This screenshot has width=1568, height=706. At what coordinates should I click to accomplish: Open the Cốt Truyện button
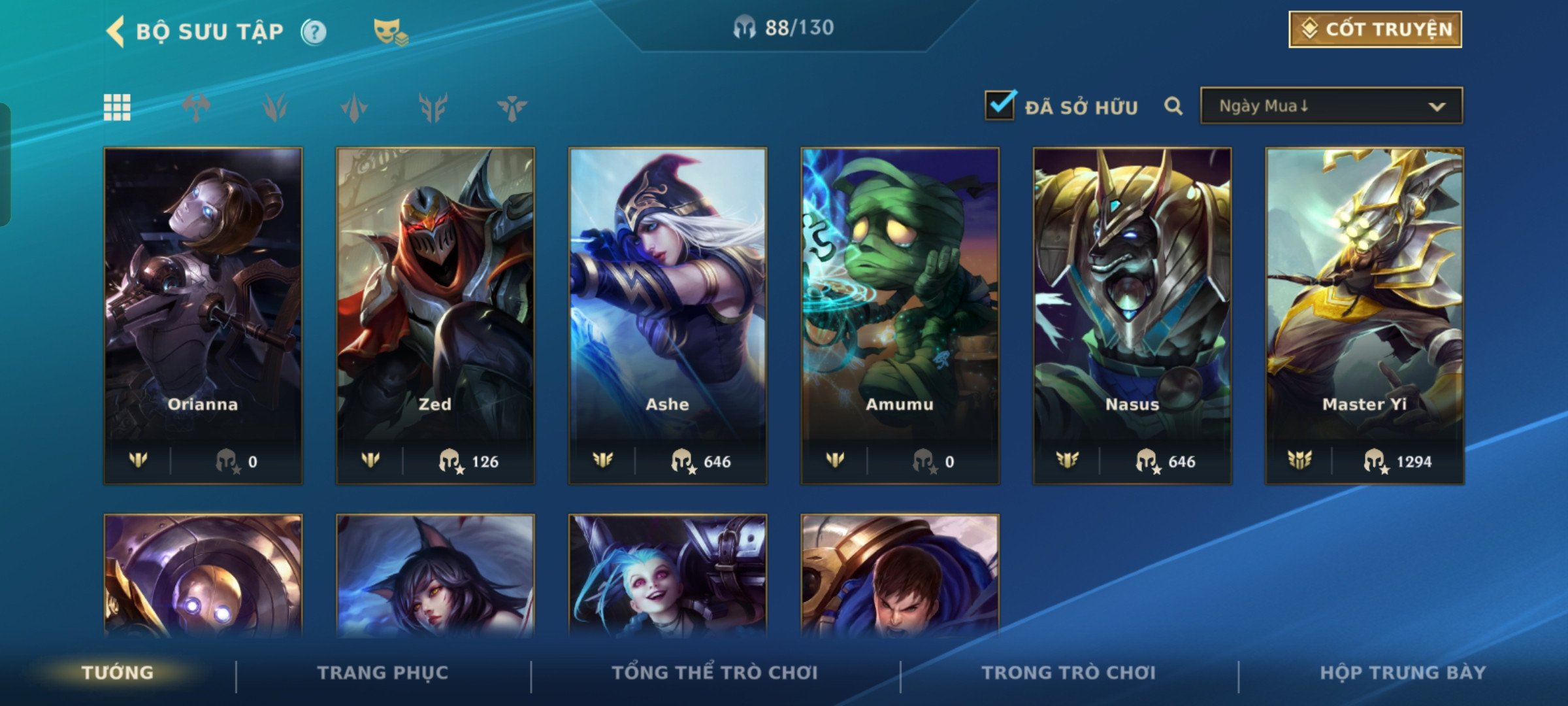click(1375, 29)
